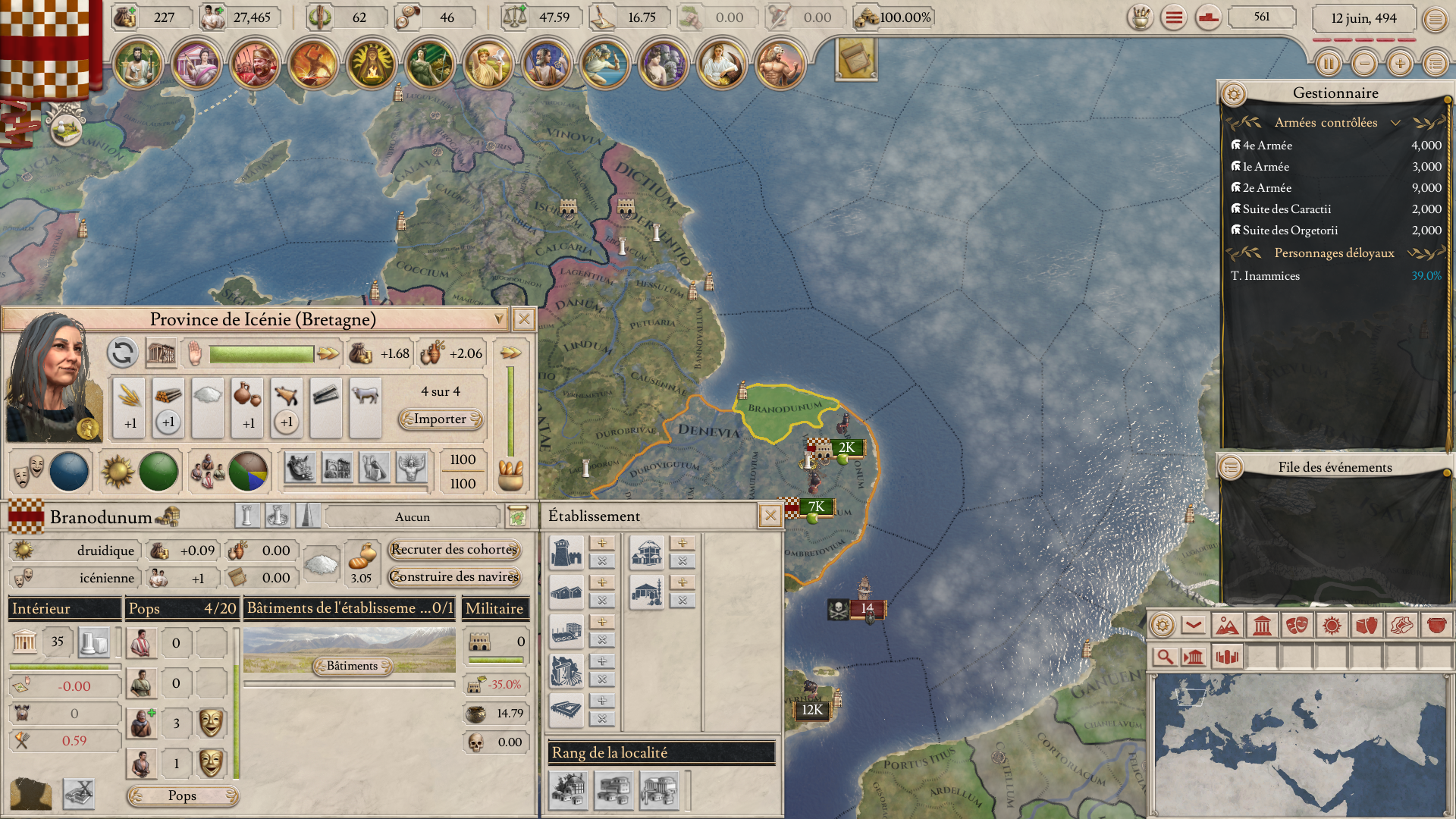Recruit cohorts with Recruter des cohortes
The width and height of the screenshot is (1456, 819).
click(453, 550)
